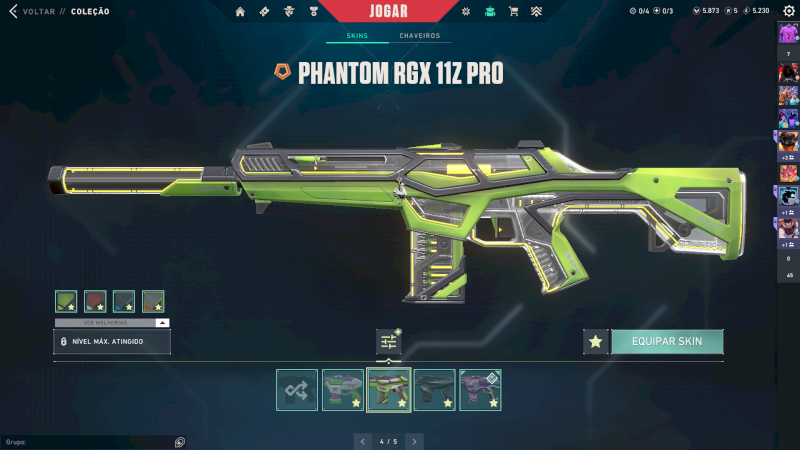Select the random shuffle skin tile

(x=297, y=390)
